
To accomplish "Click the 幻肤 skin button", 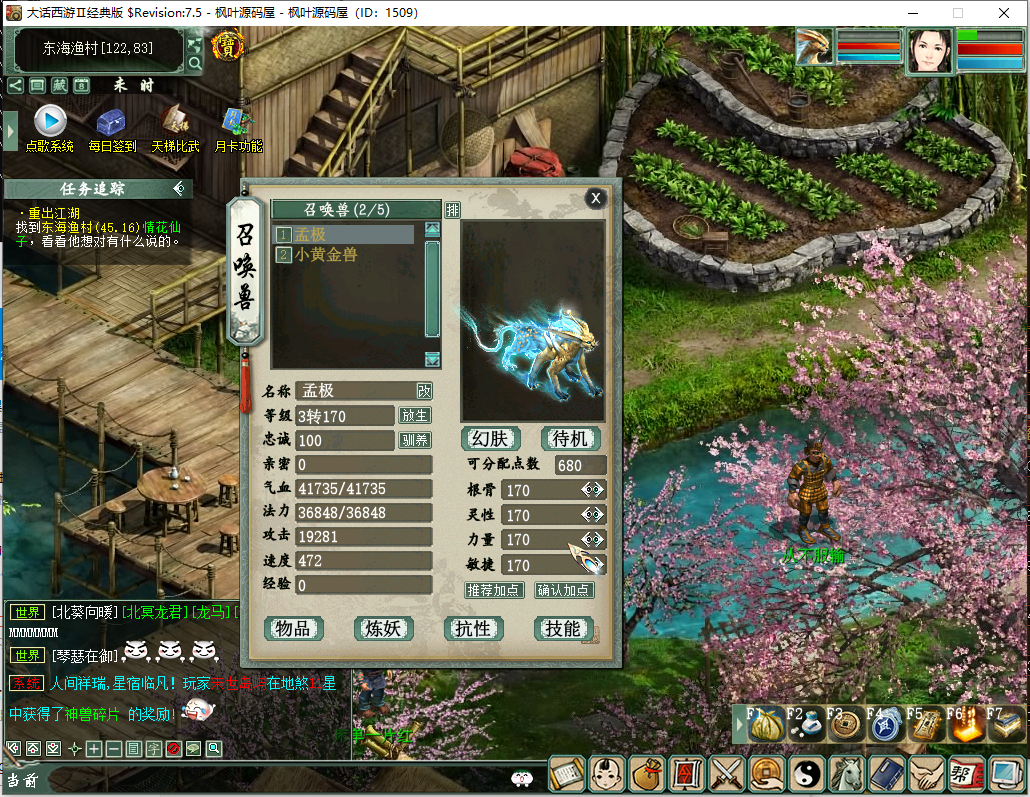I will coord(491,438).
